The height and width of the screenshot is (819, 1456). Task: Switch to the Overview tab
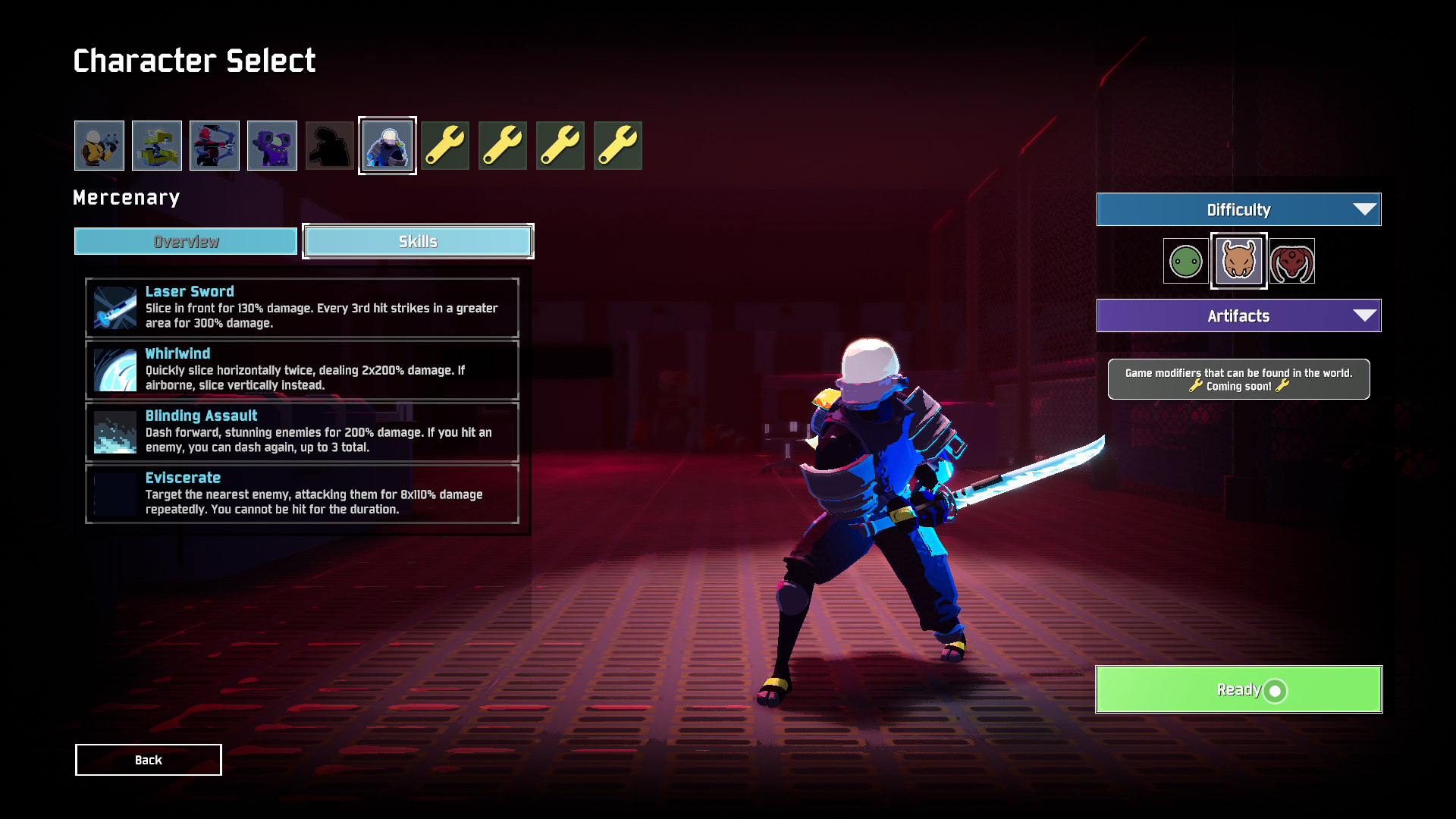tap(186, 242)
